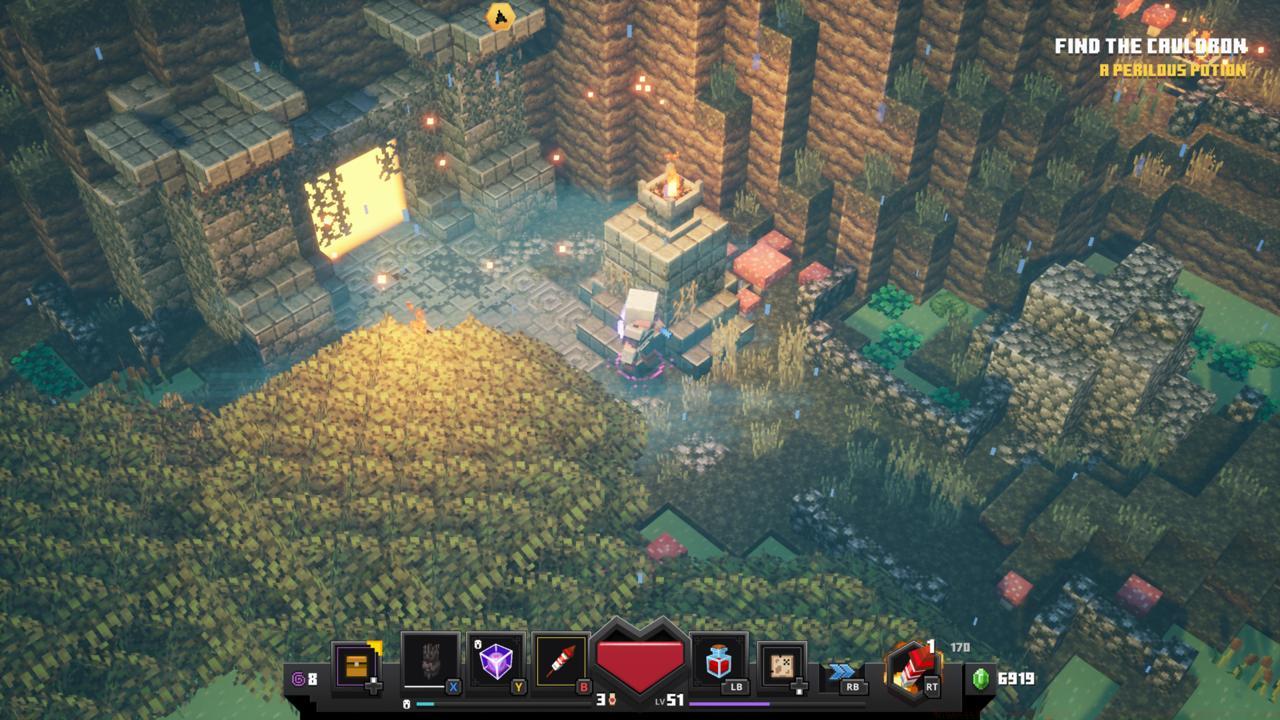Viewport: 1280px width, 720px height.
Task: Use the firework rocket artifact
Action: [x=562, y=662]
